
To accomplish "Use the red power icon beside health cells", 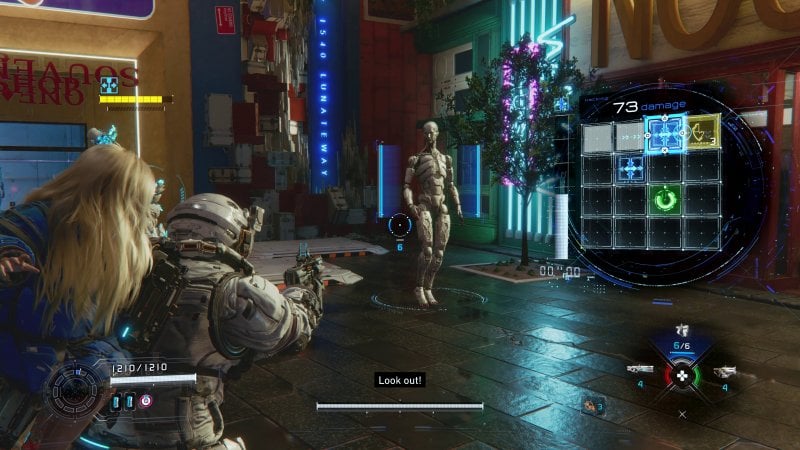I will (146, 401).
